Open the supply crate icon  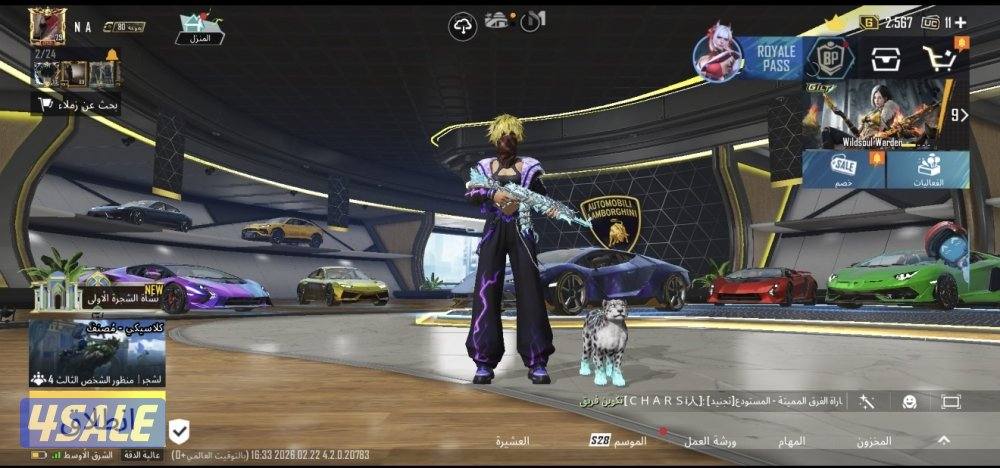(x=884, y=59)
